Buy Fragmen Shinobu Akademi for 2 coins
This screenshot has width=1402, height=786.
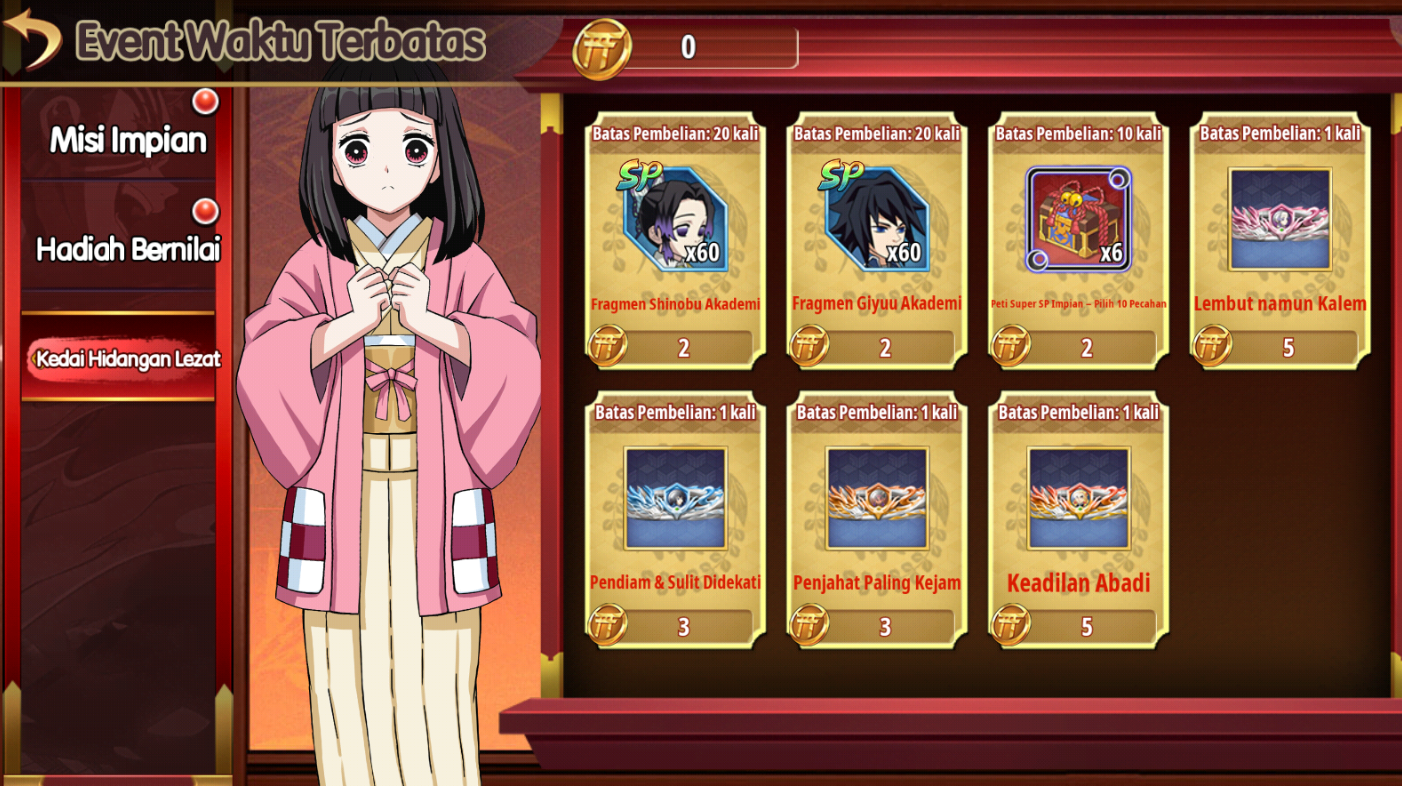tap(683, 348)
